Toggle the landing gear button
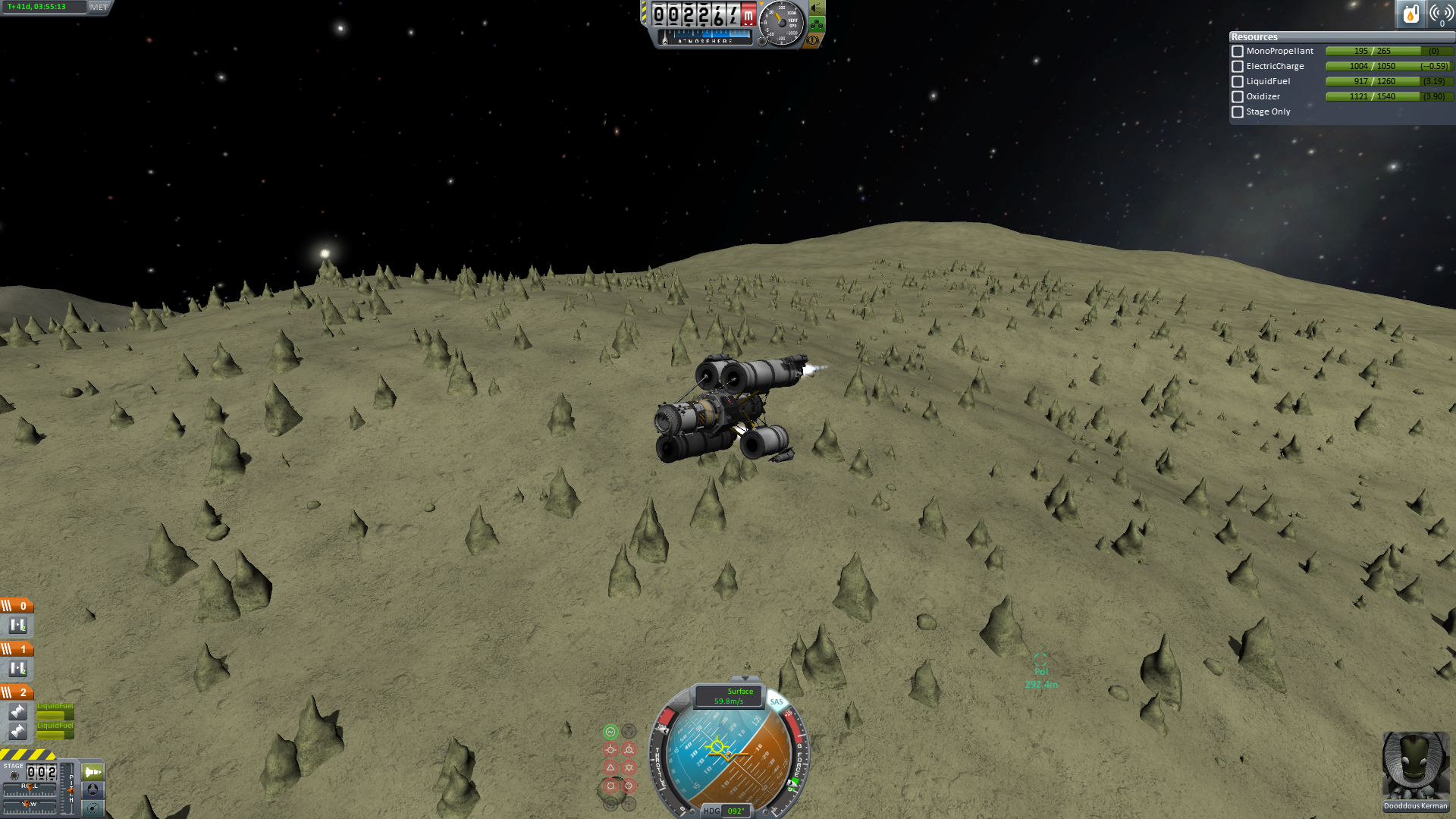The image size is (1456, 819). click(817, 24)
